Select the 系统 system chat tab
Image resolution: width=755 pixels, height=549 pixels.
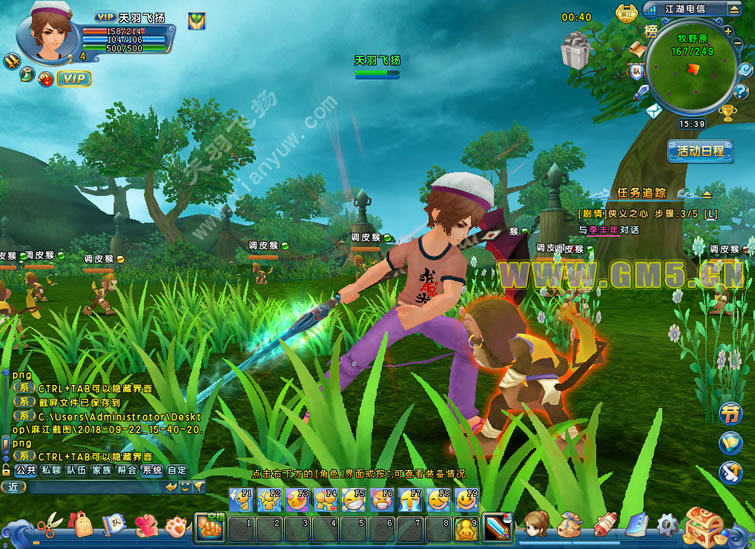tap(152, 469)
